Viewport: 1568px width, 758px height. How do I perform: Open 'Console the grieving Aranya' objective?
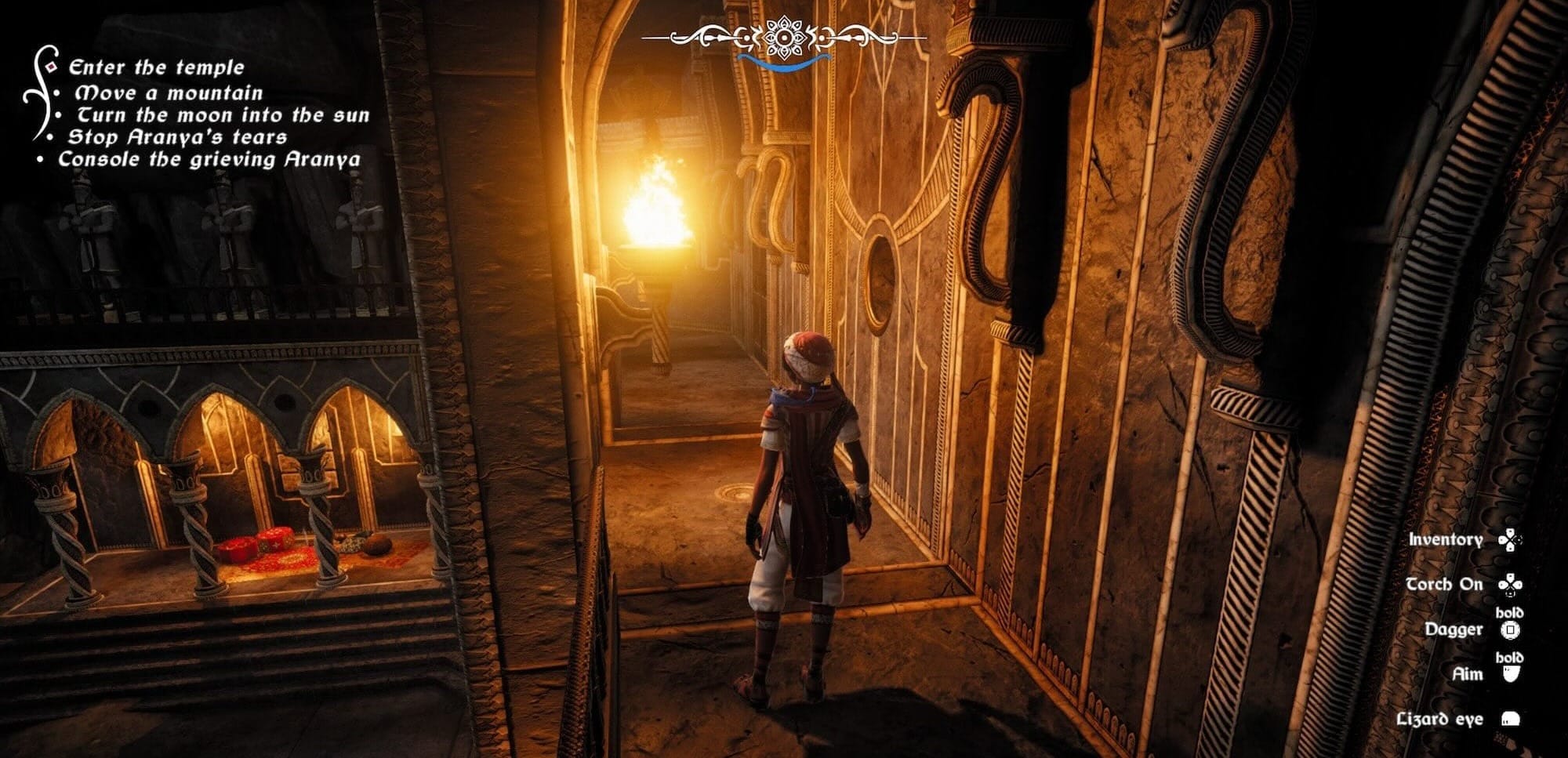[x=209, y=159]
